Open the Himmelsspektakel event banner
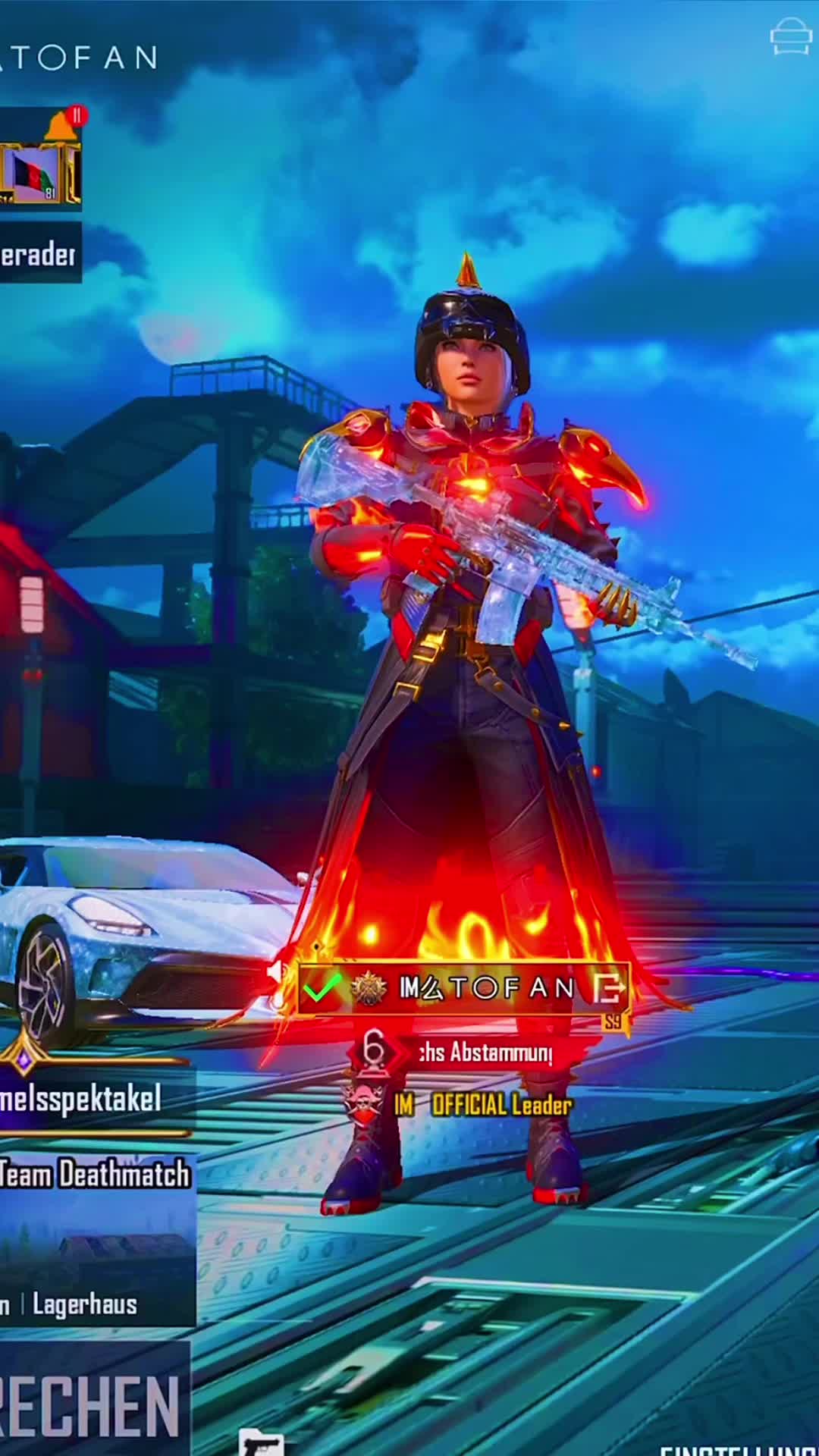Screen dimensions: 819x1456 [83, 1099]
